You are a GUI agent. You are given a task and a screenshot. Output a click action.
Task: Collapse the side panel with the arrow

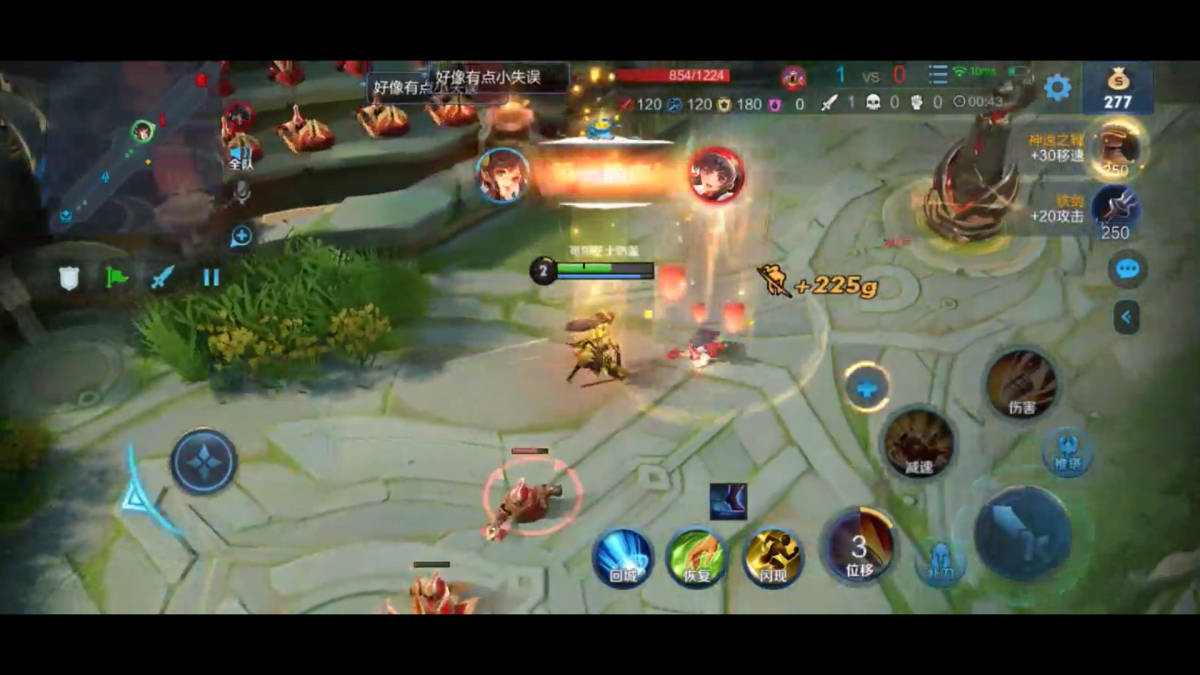(1127, 317)
